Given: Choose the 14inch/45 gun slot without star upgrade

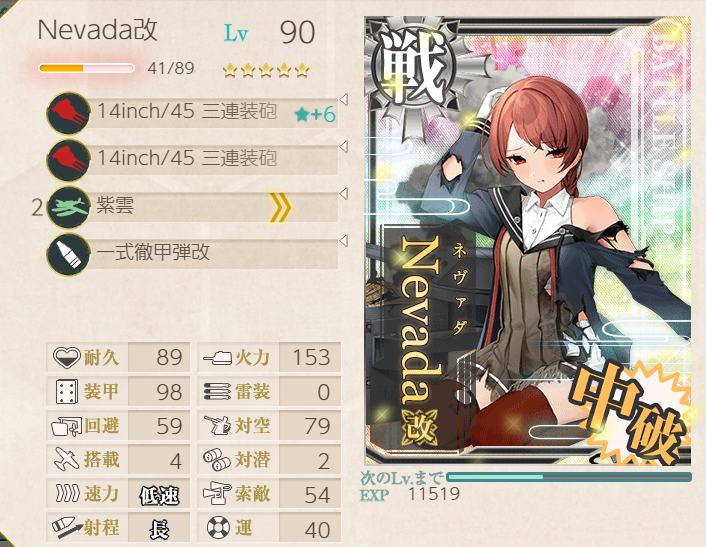Looking at the screenshot, I should click(190, 158).
